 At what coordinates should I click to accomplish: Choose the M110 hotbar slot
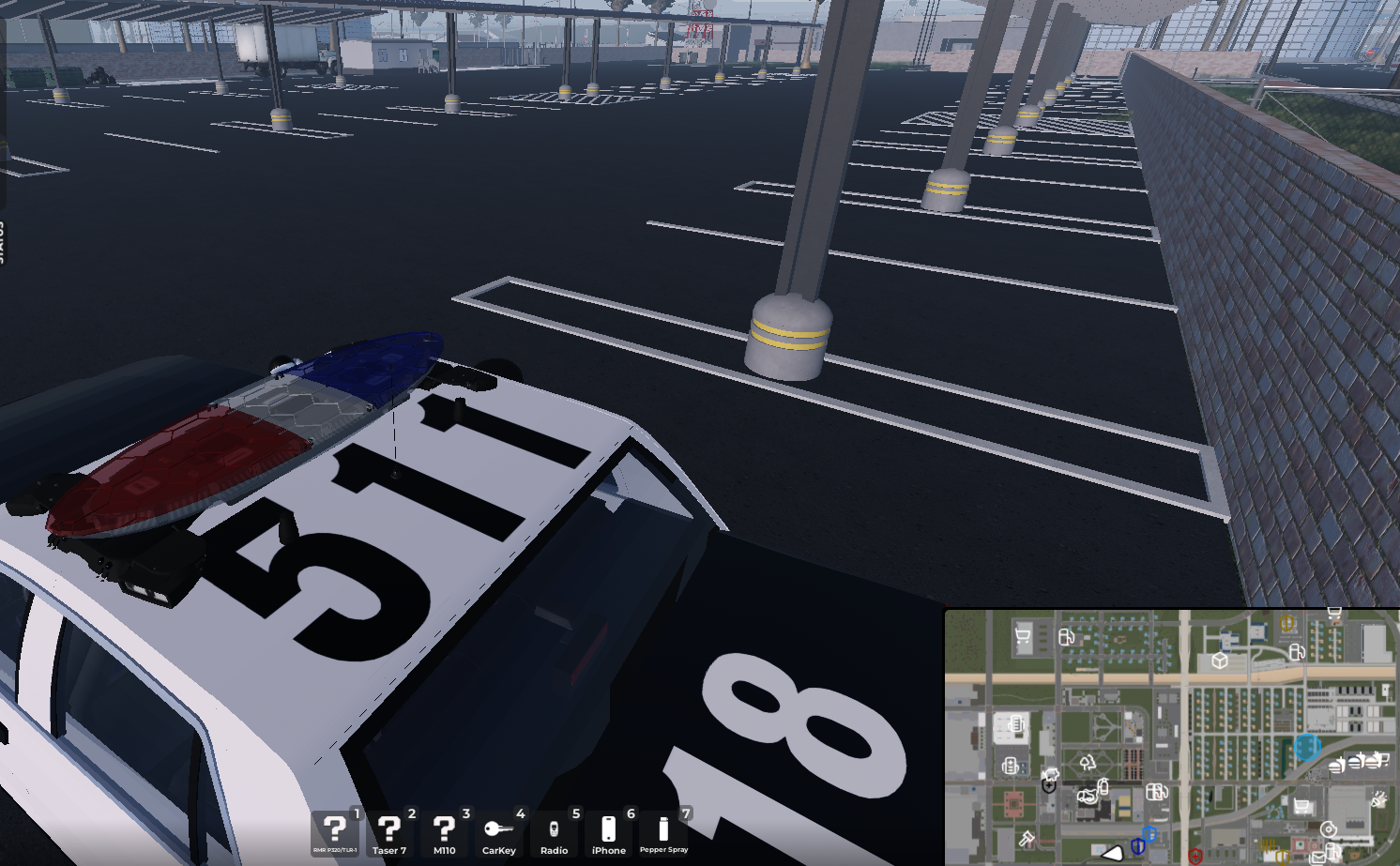tap(444, 833)
